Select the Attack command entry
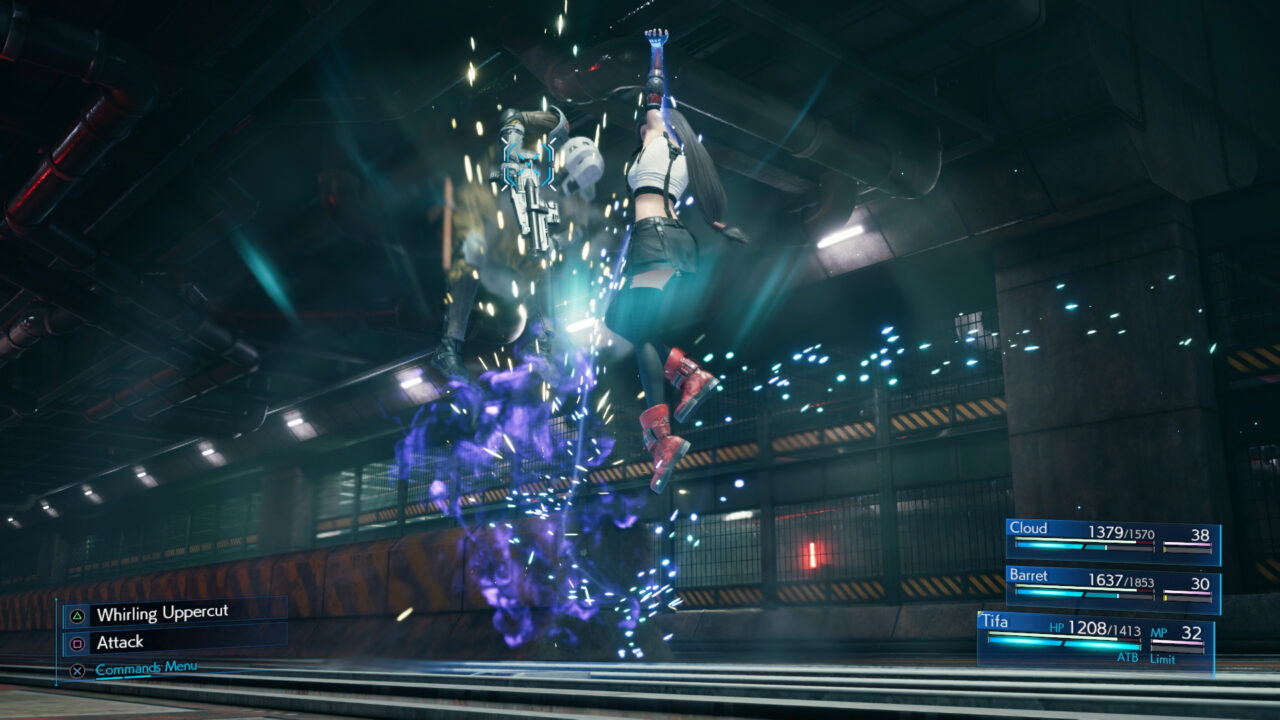The width and height of the screenshot is (1280, 720). (120, 641)
